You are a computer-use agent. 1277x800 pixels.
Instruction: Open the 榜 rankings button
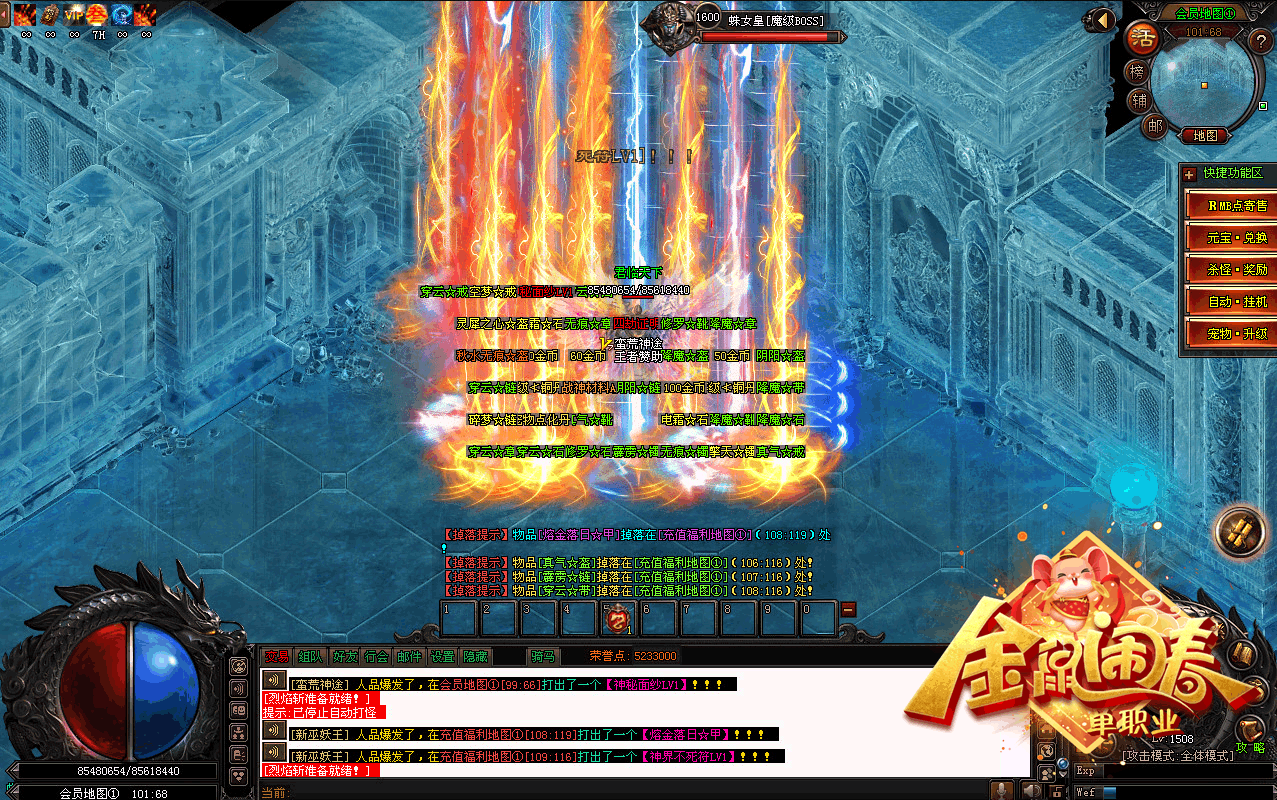[x=1137, y=72]
